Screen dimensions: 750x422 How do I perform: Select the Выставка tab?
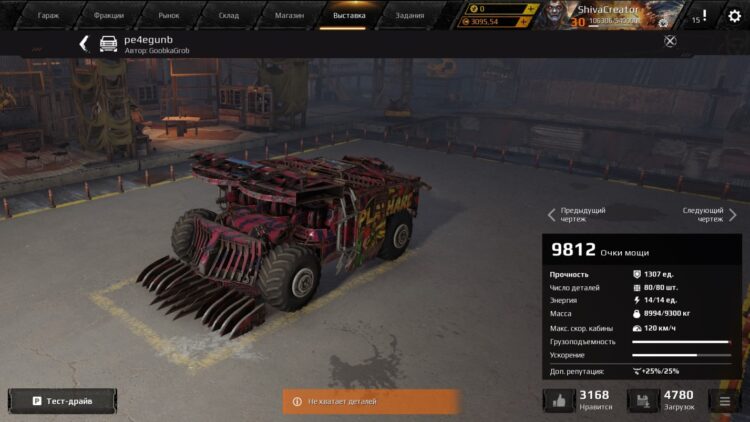point(349,15)
